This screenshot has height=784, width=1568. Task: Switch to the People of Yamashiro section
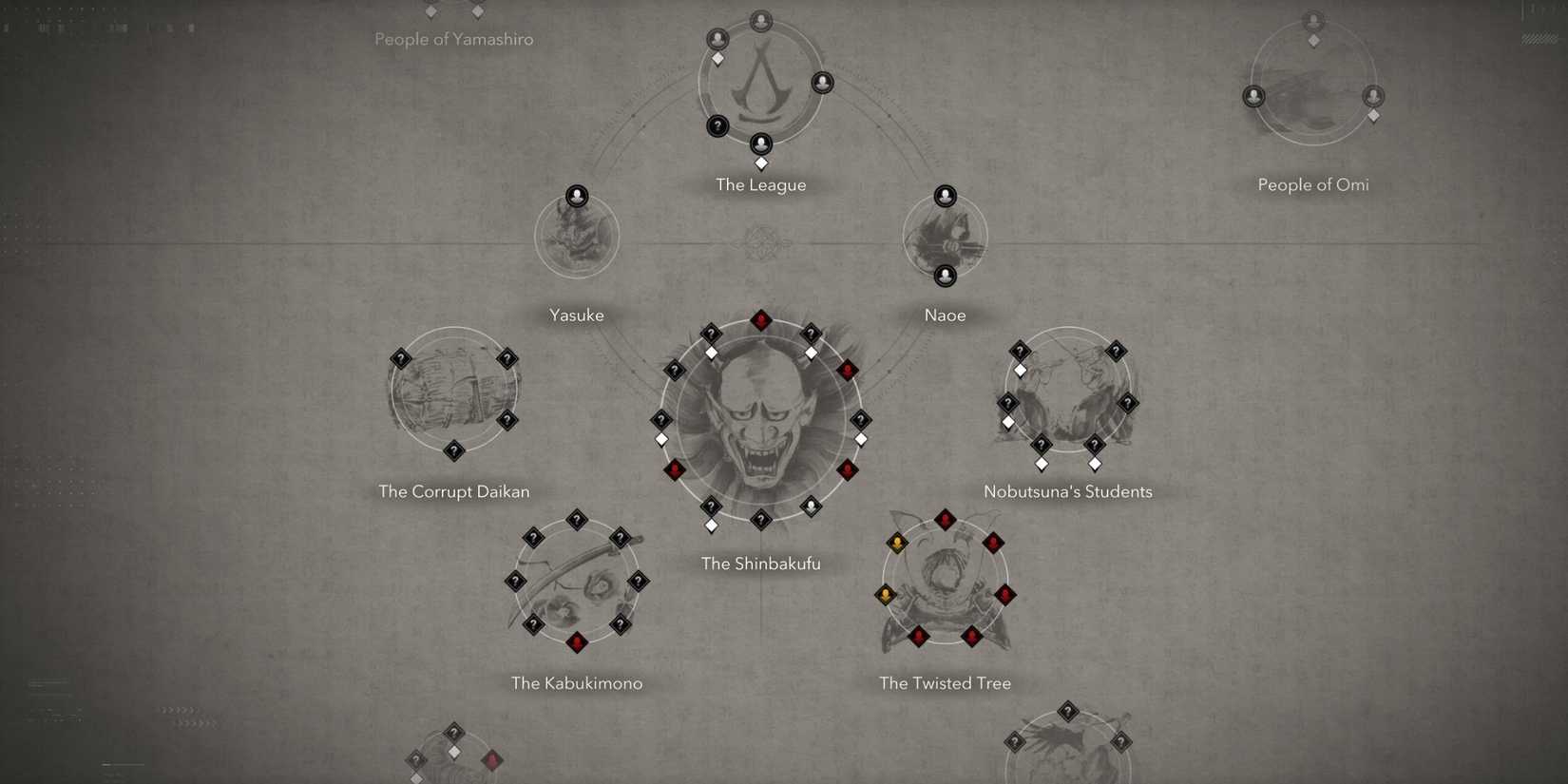pos(454,39)
